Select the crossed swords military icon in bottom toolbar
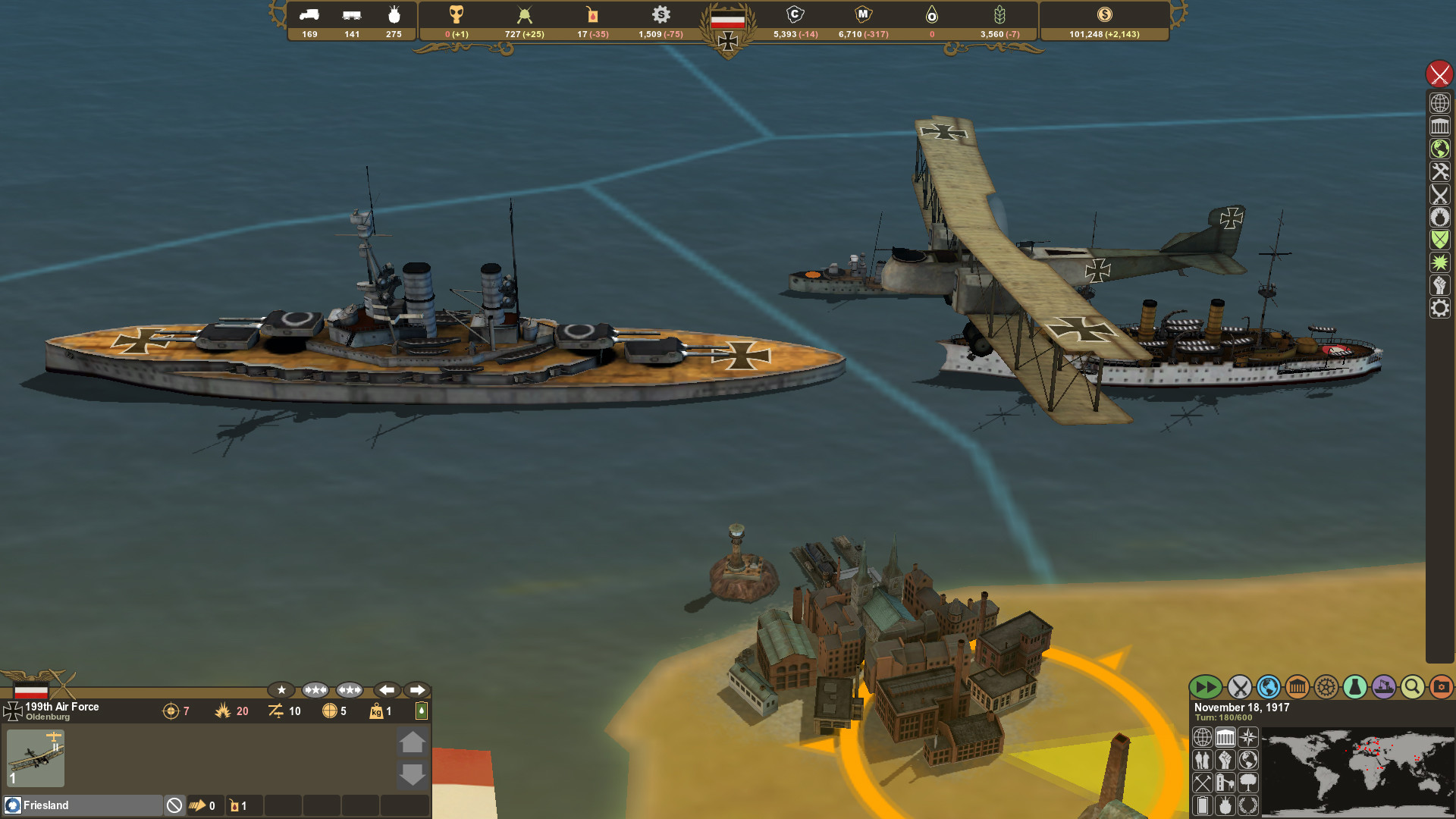 coord(1239,687)
